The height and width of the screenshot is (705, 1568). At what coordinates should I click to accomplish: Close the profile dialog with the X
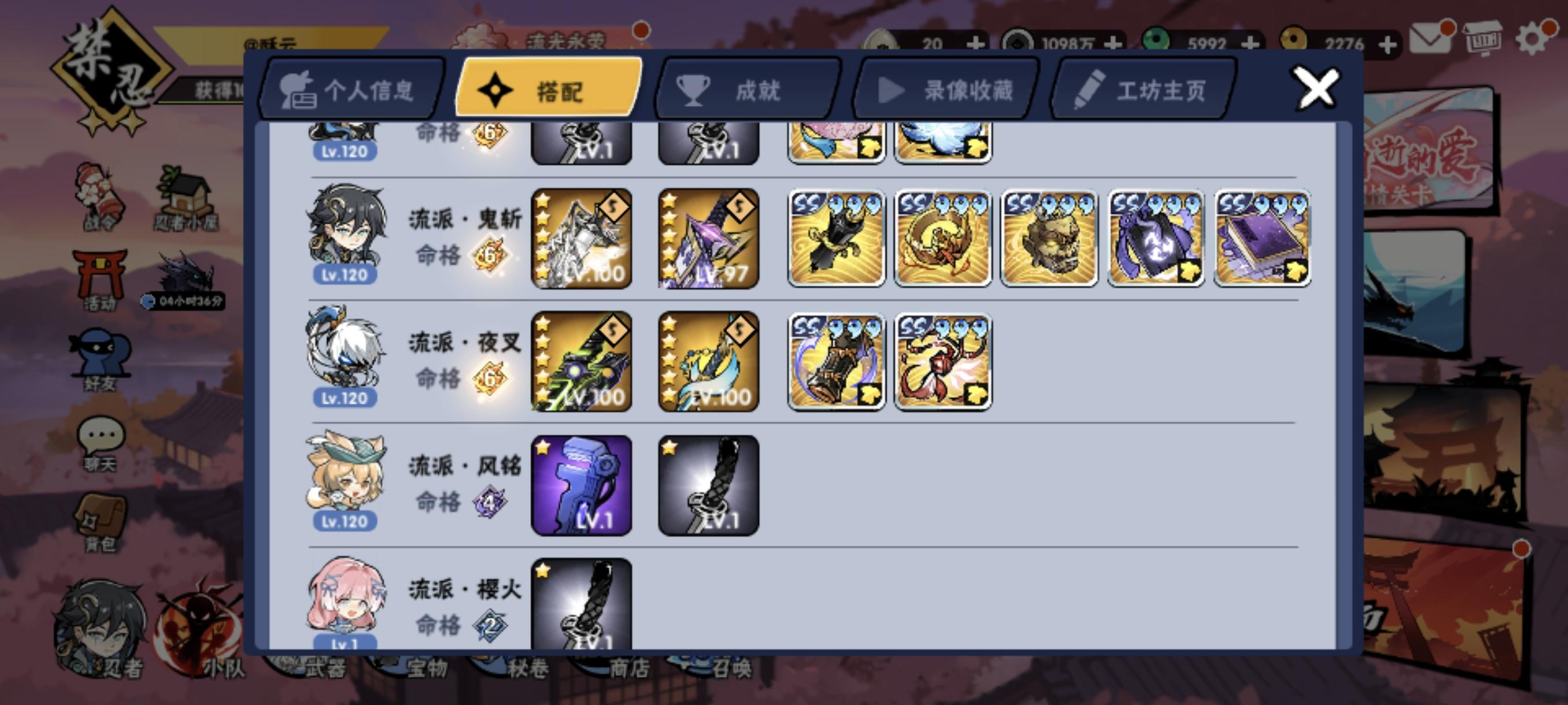tap(1316, 88)
